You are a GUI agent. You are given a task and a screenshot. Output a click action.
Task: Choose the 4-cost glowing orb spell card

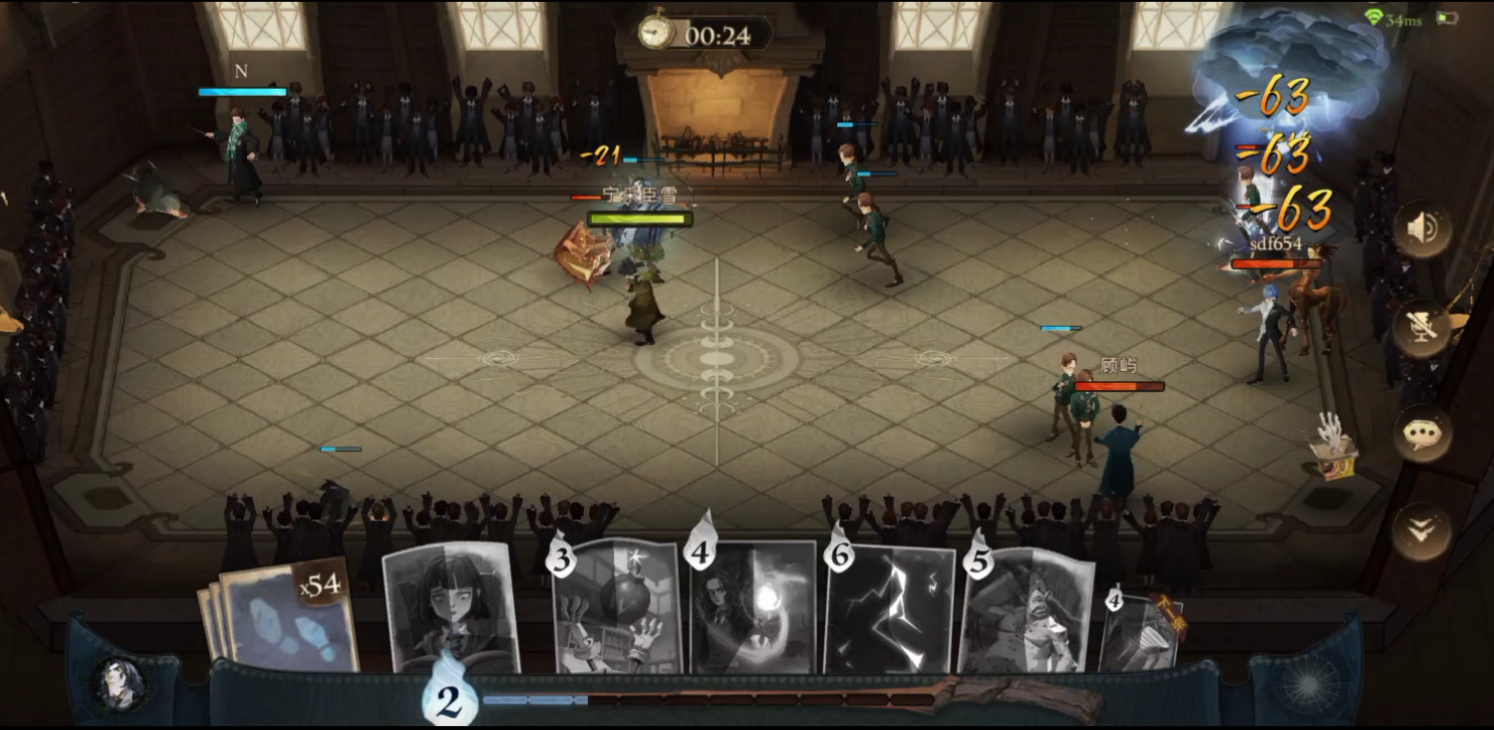pyautogui.click(x=753, y=608)
